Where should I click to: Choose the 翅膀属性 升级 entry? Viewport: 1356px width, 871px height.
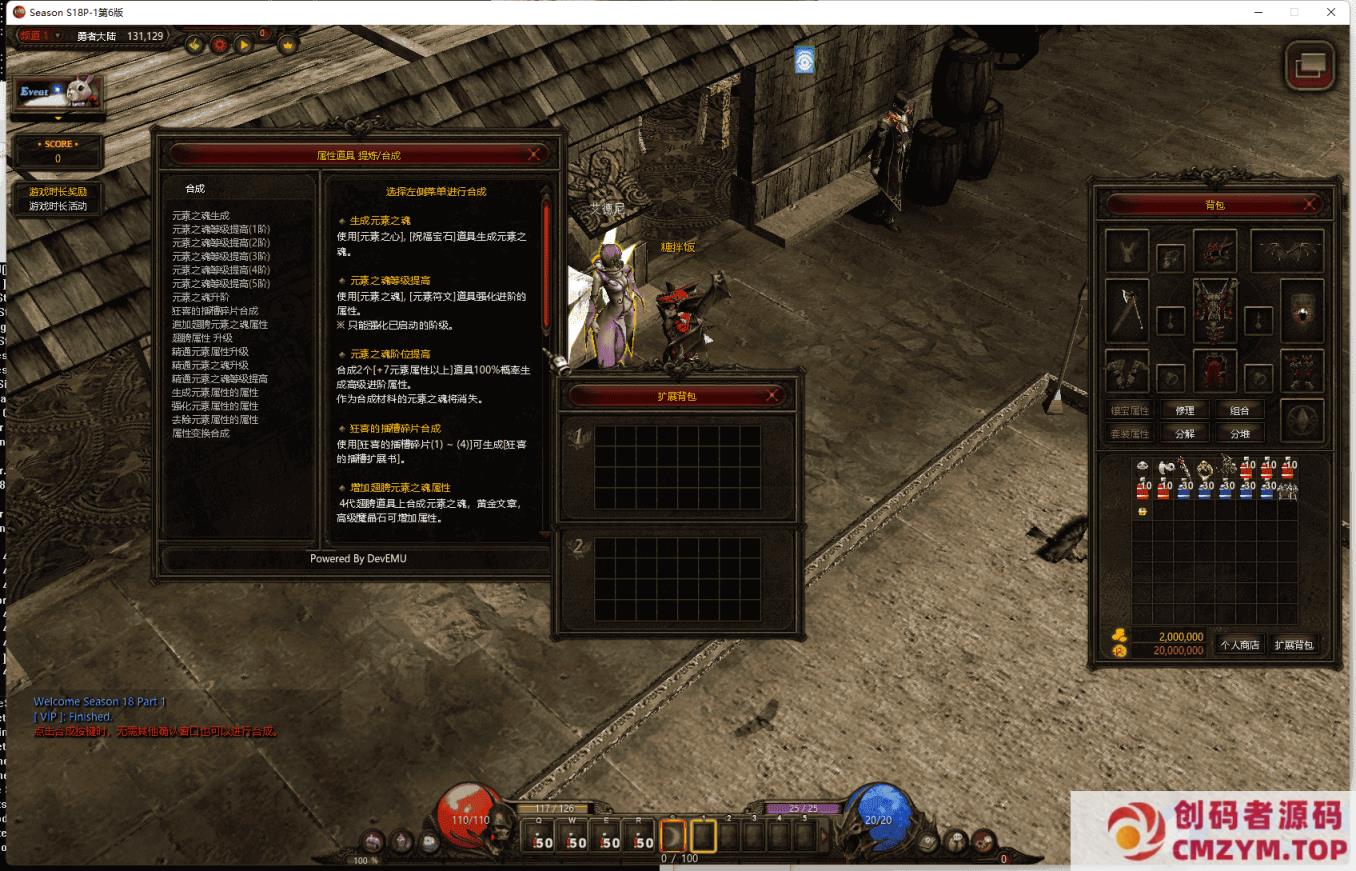tap(203, 338)
